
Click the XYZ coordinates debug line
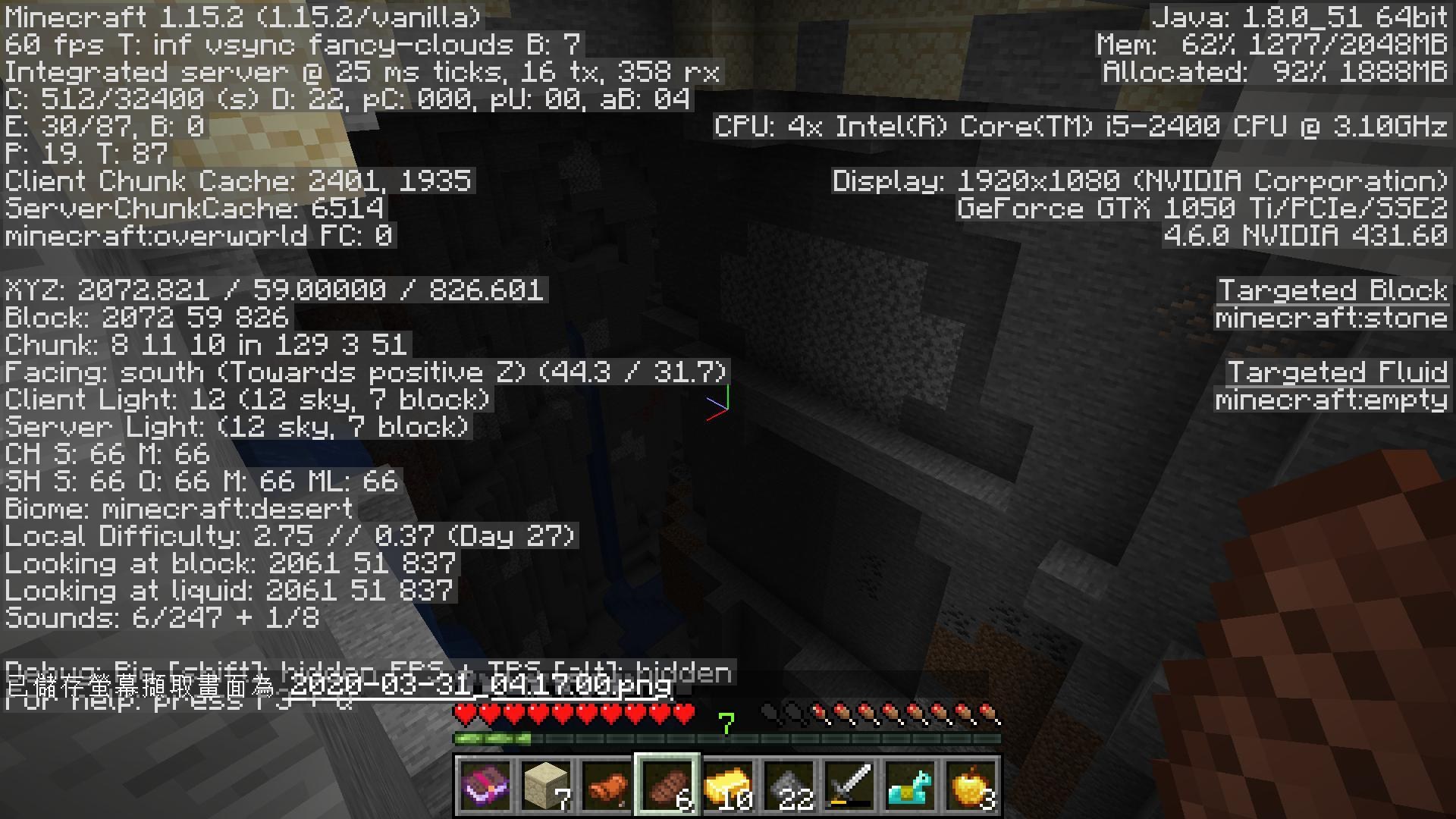[273, 289]
